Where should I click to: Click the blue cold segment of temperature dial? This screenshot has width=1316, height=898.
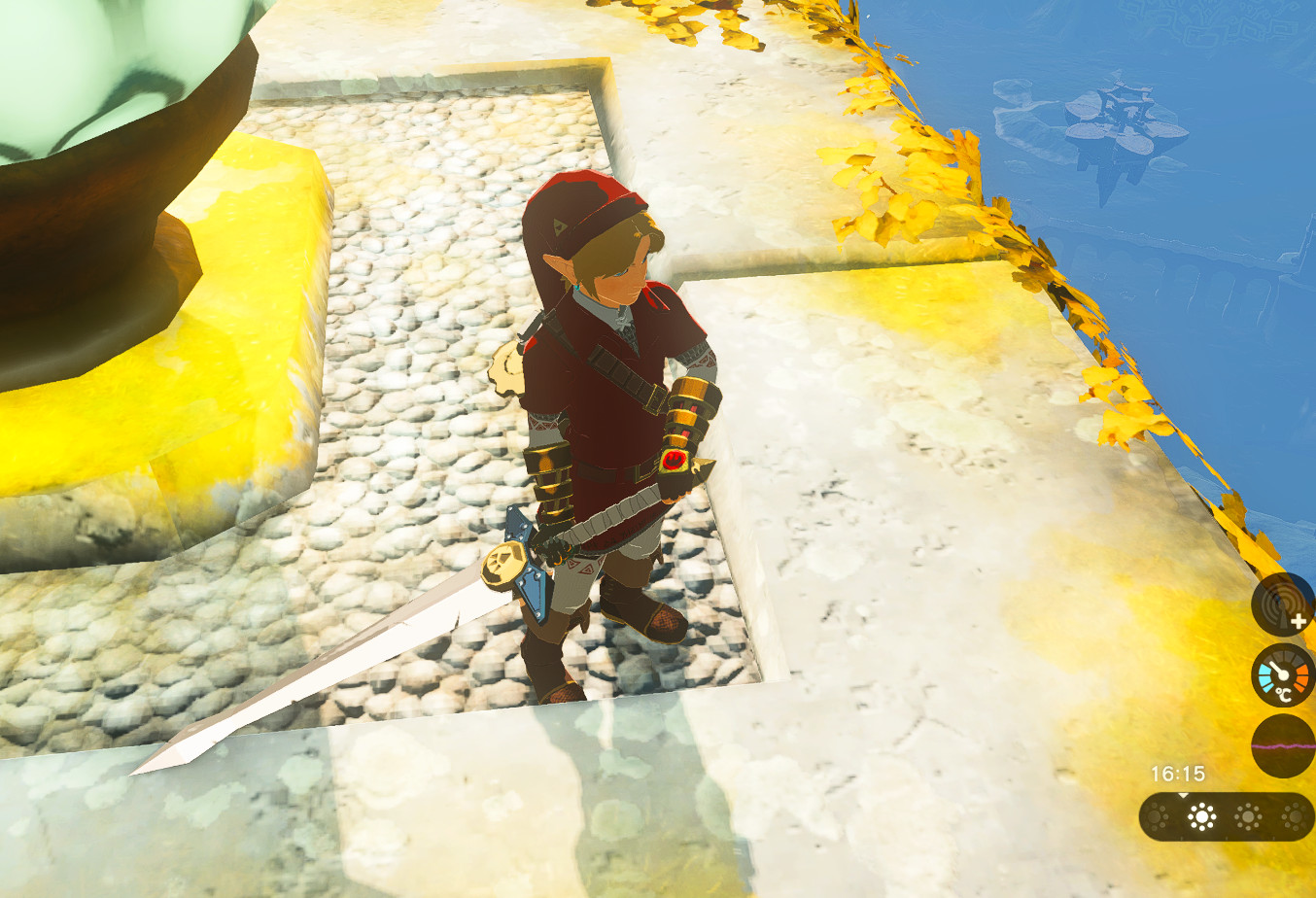pyautogui.click(x=1263, y=677)
